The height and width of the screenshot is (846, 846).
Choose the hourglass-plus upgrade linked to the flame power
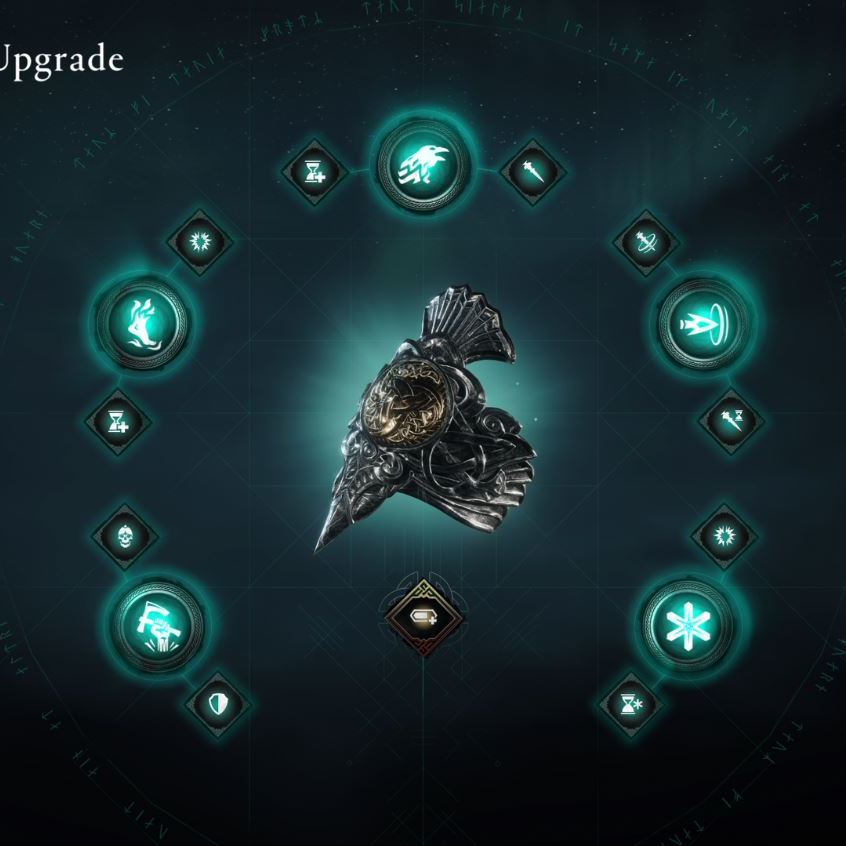pos(118,420)
